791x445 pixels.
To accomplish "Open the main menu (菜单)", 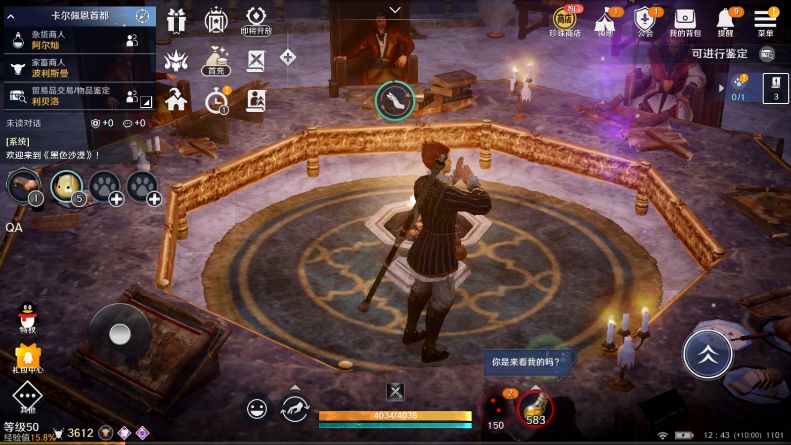I will point(765,20).
